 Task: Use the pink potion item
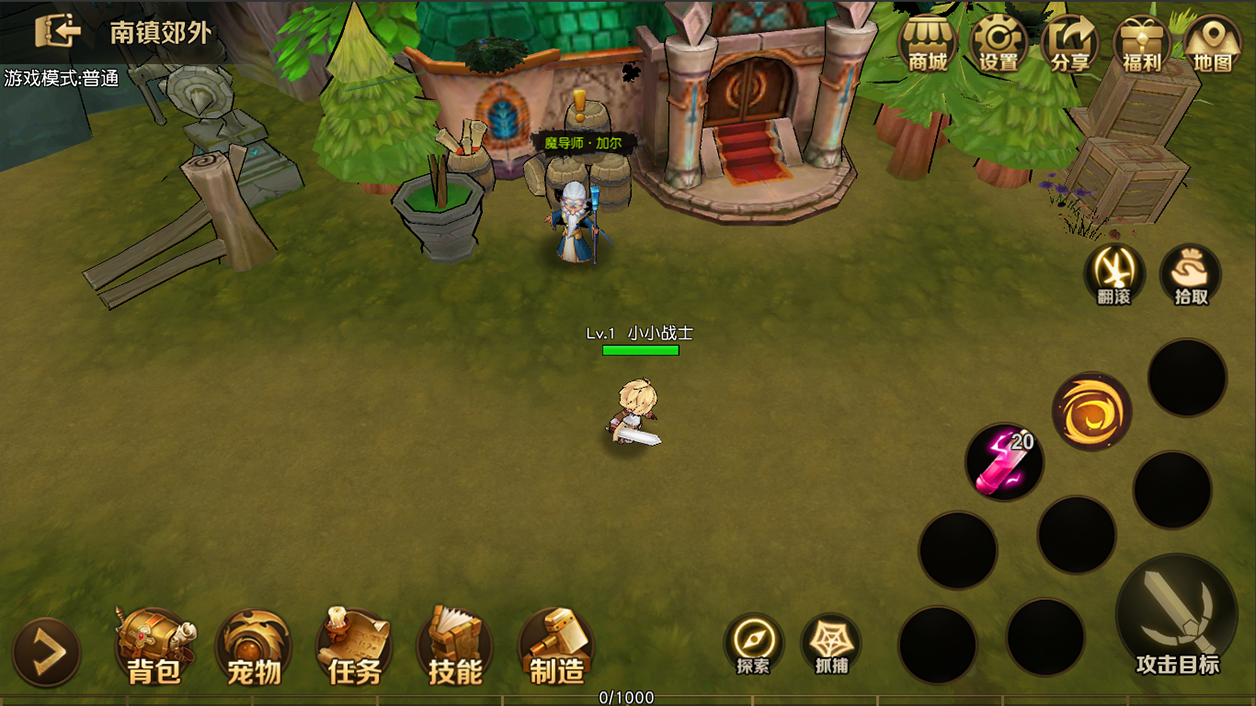coord(1004,462)
